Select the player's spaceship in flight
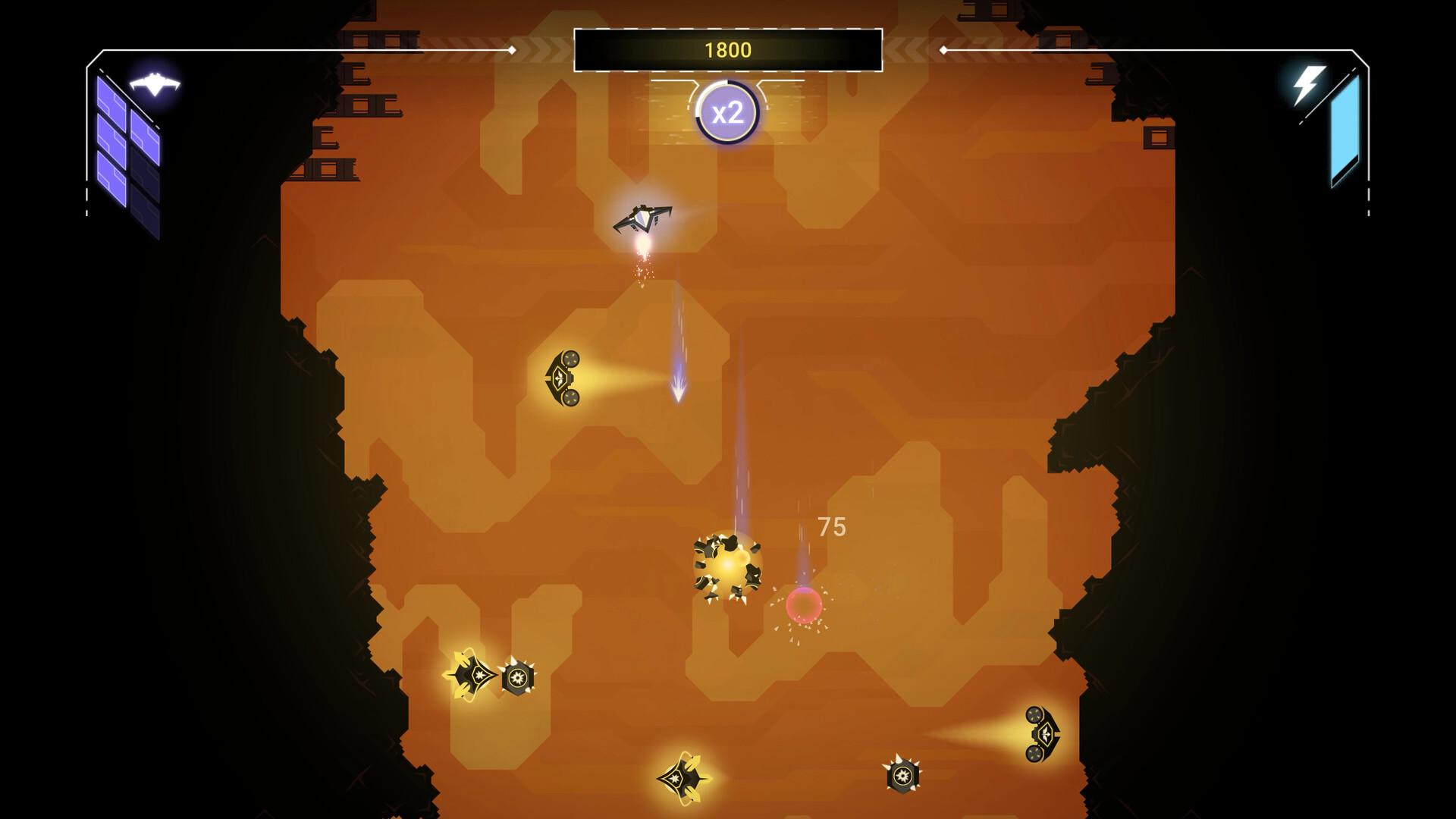1456x819 pixels. [644, 218]
